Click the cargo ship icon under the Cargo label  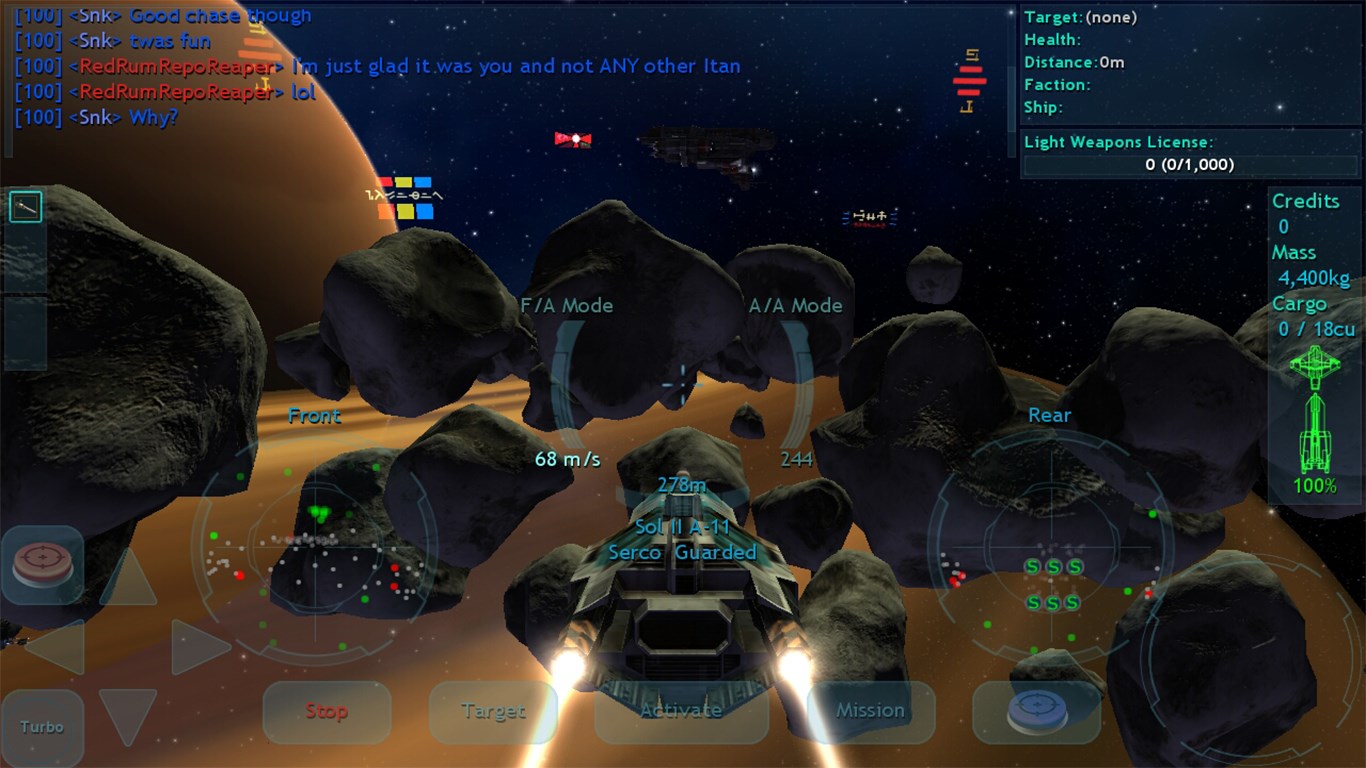(1314, 365)
